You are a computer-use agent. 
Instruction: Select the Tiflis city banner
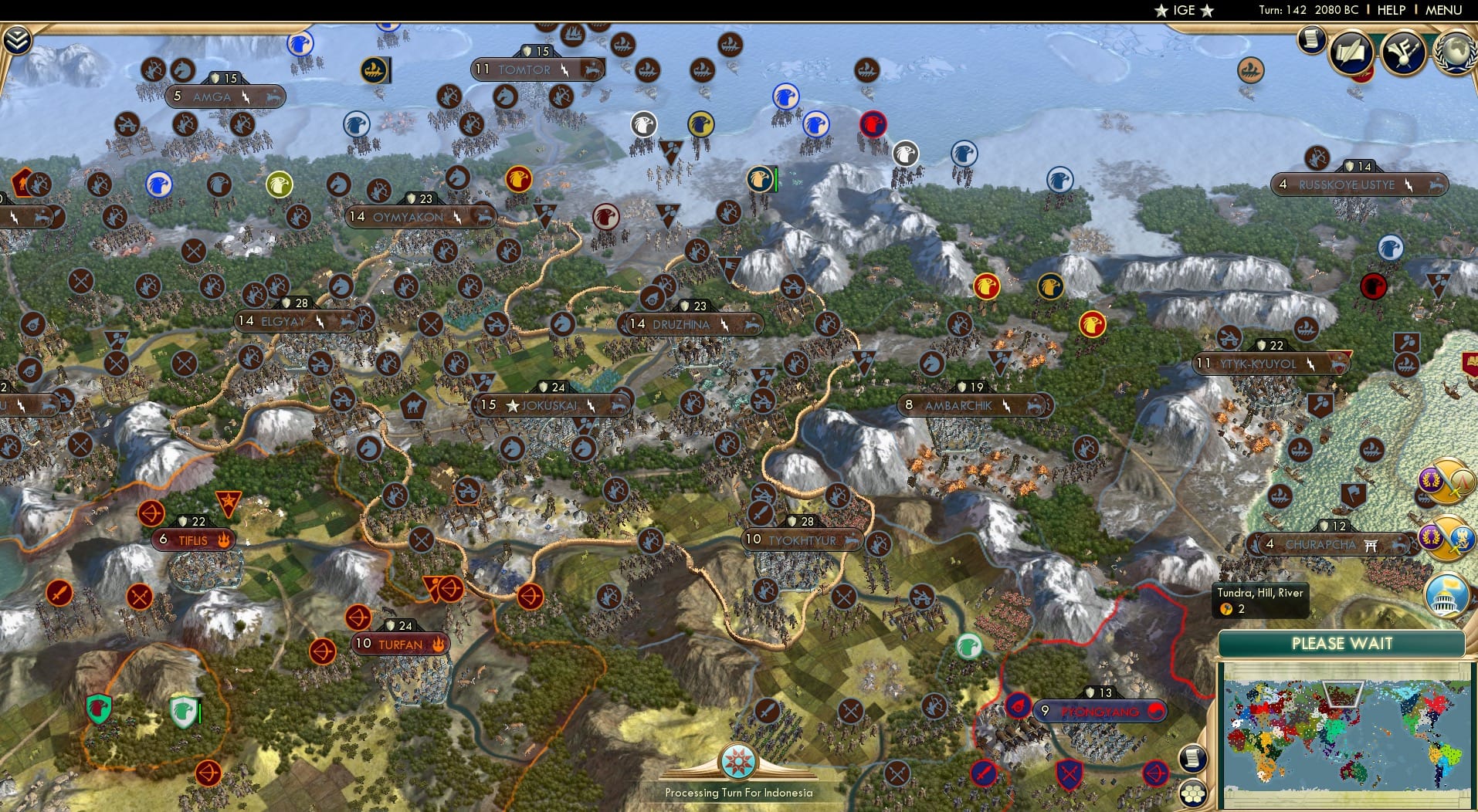pos(192,540)
